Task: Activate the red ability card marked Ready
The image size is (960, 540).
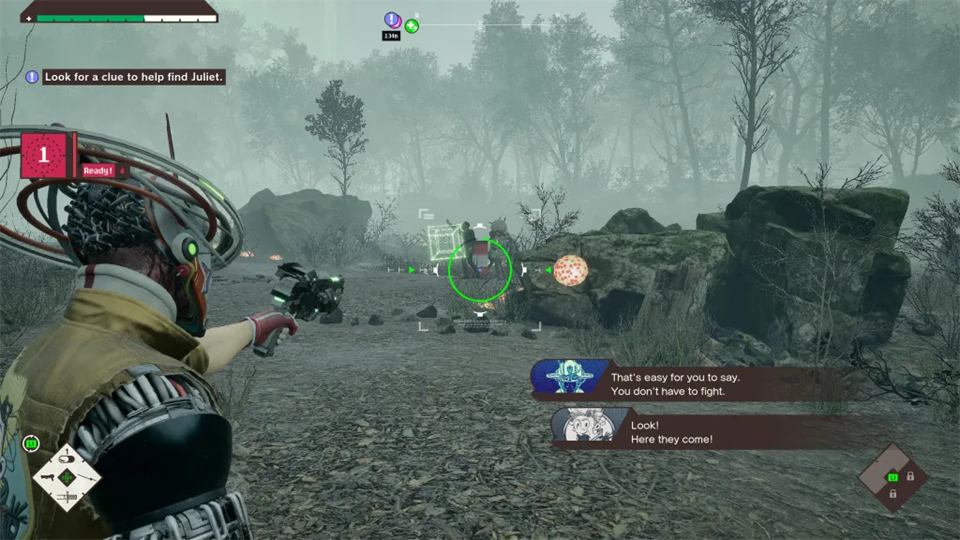Action: (44, 156)
